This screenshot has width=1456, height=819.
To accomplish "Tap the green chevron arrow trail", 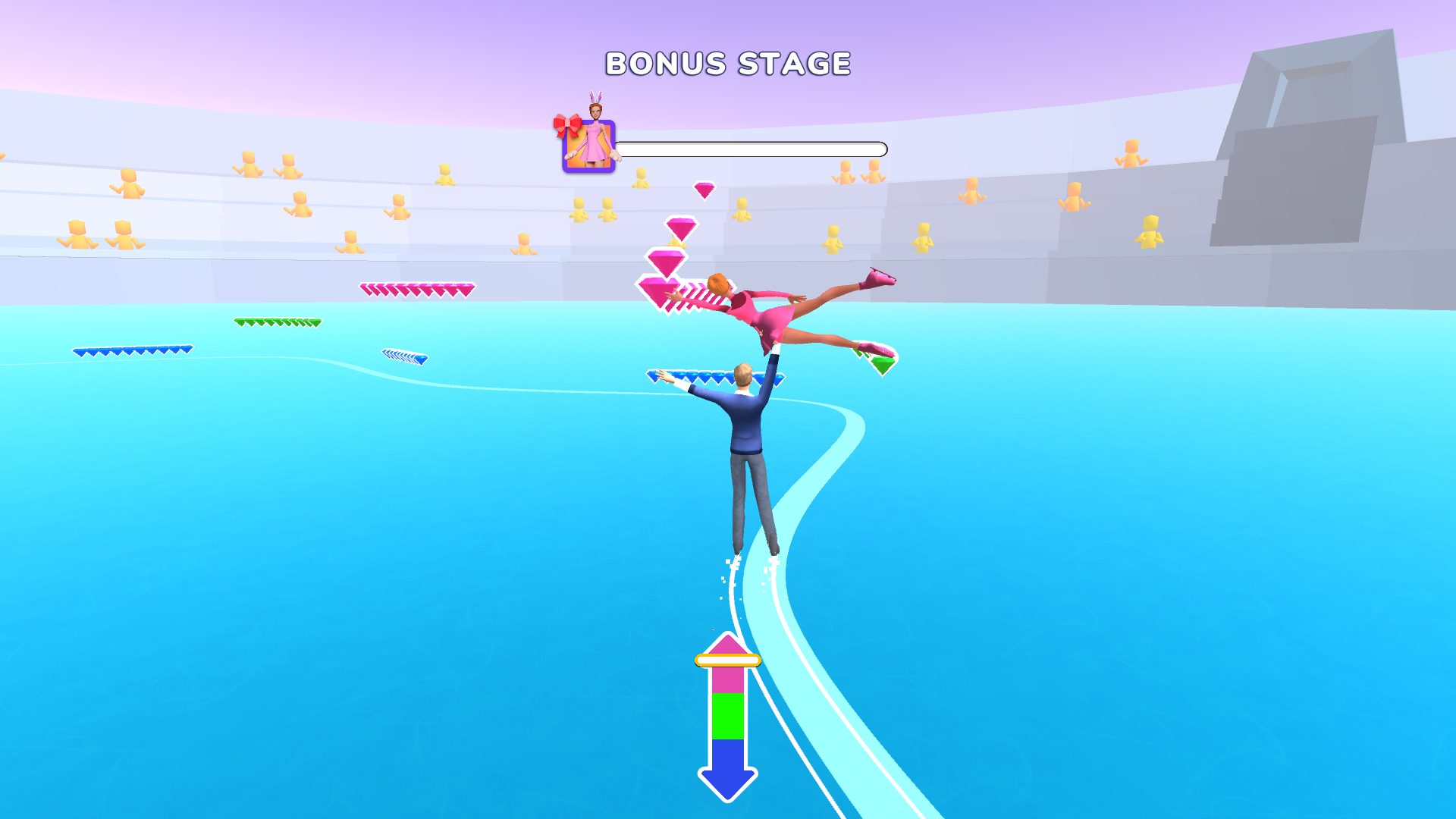I will coord(277,322).
